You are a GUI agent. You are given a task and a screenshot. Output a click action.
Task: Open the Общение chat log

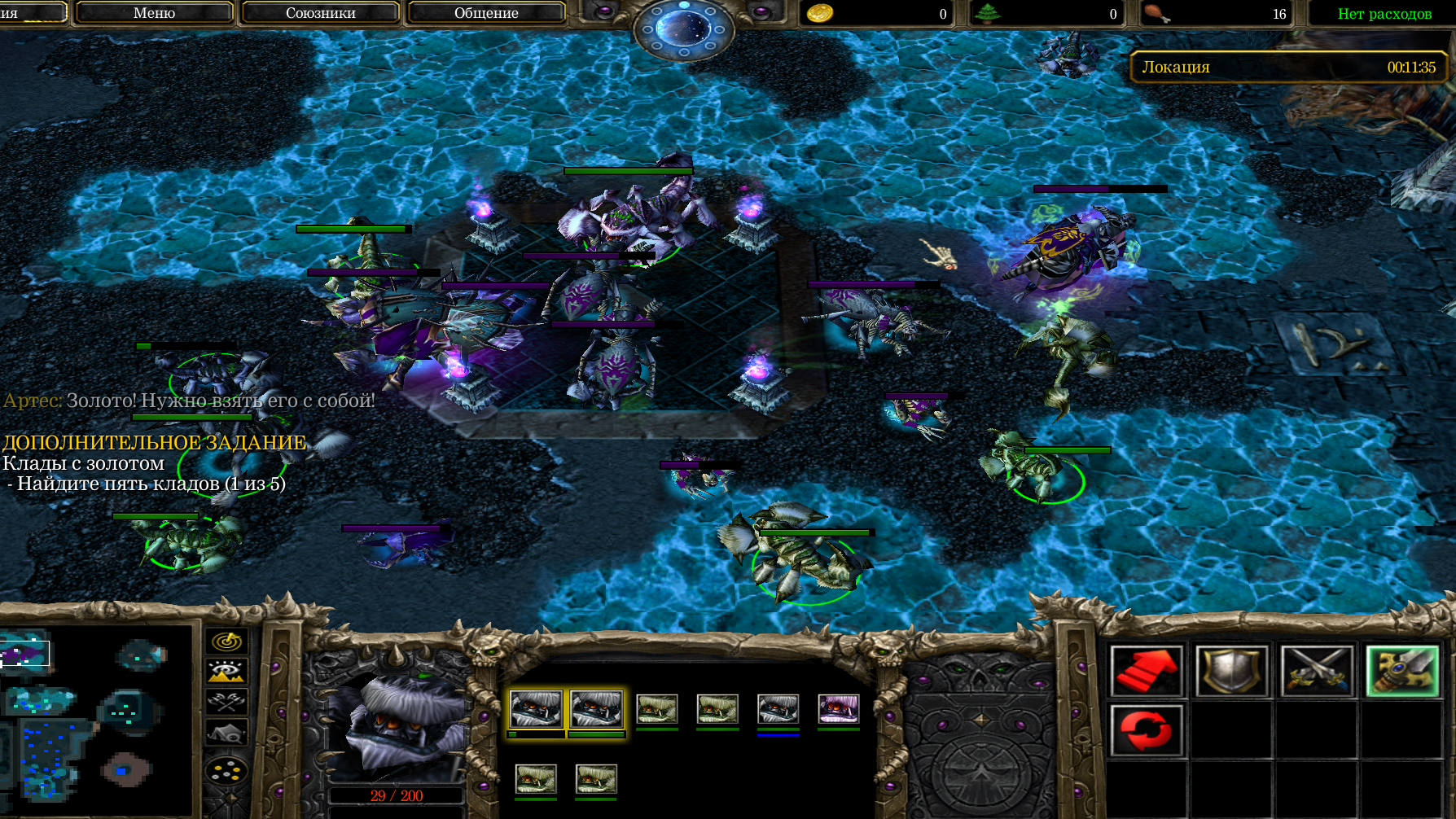pos(486,13)
